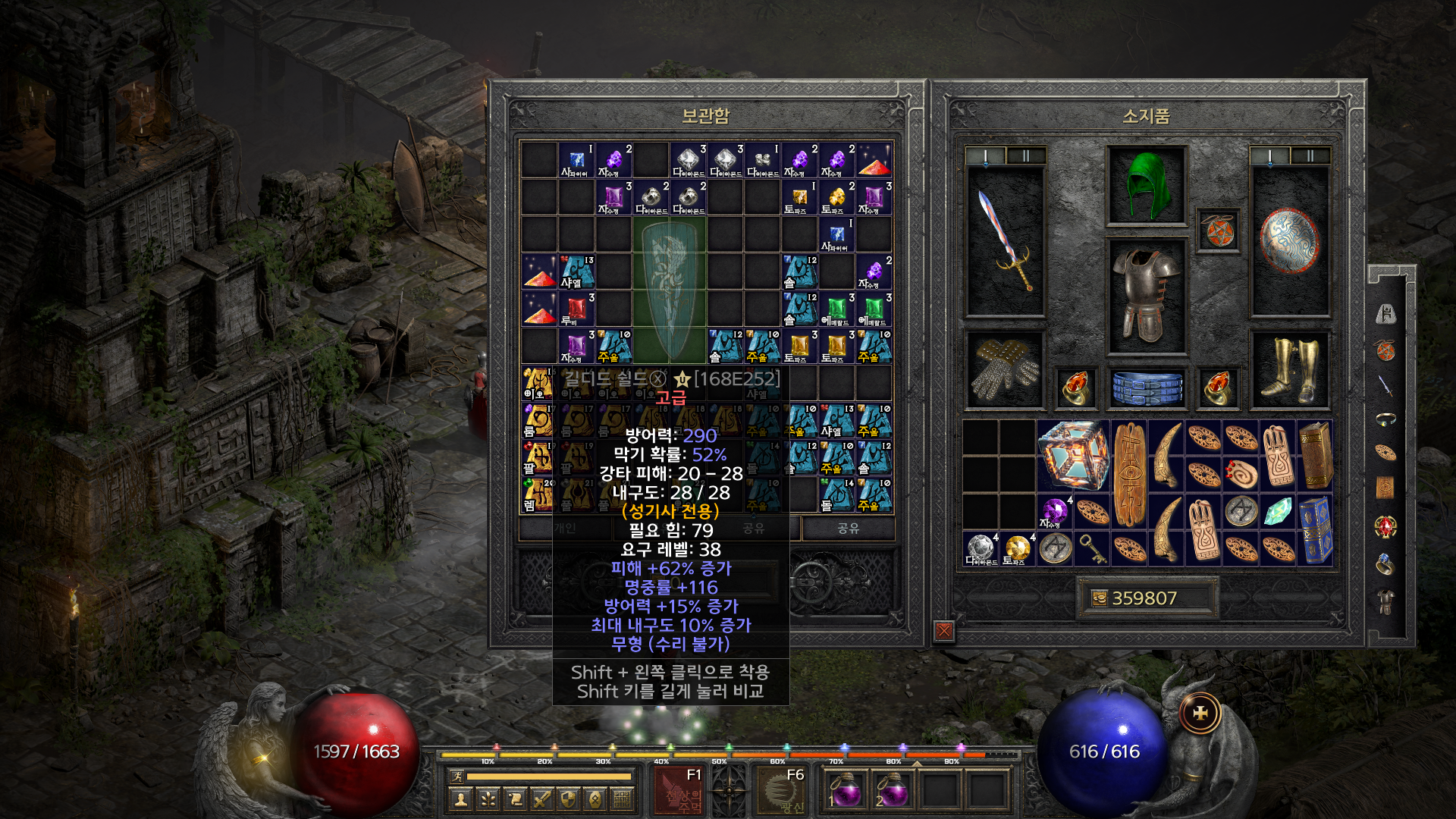Activate the F1 skill icon
The image size is (1456, 819).
coord(680,790)
